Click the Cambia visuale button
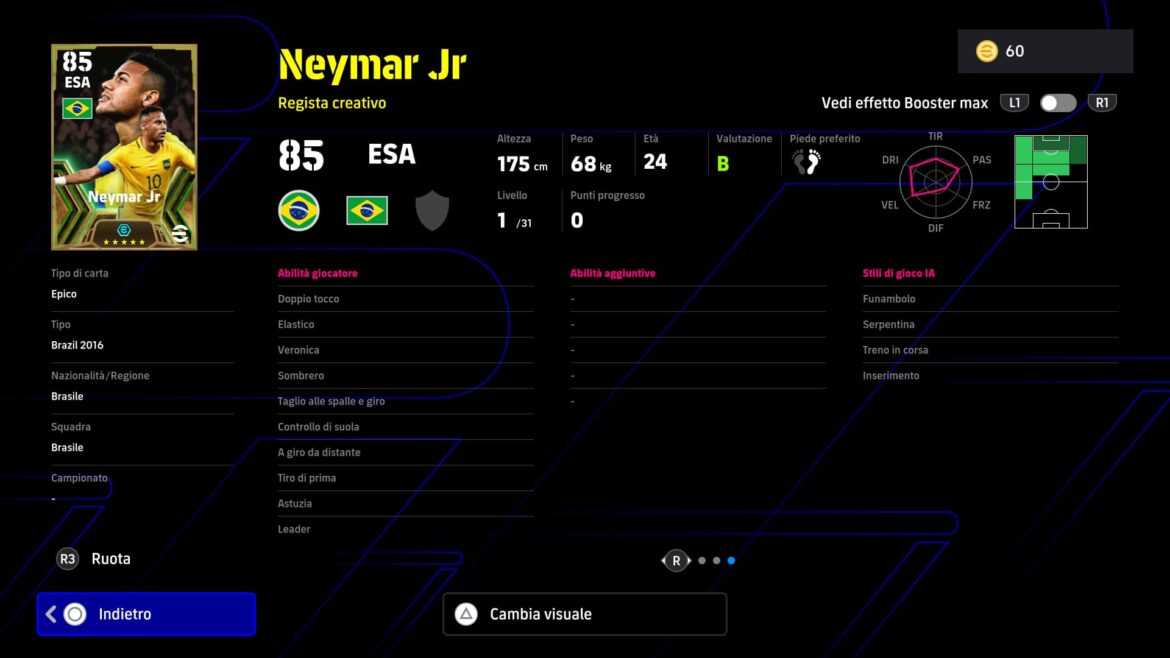The width and height of the screenshot is (1170, 658). click(x=584, y=614)
